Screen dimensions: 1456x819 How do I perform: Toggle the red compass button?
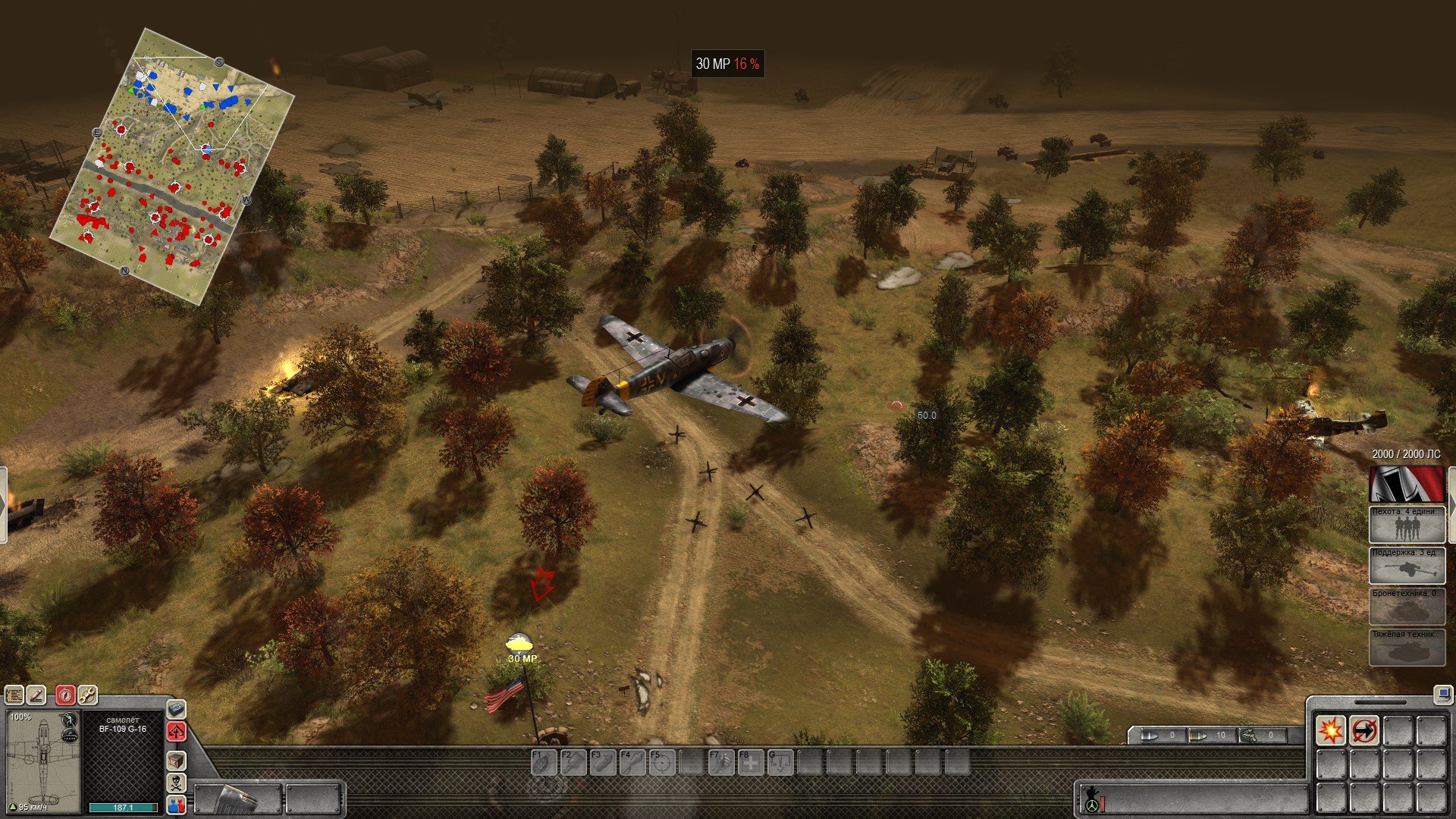pyautogui.click(x=66, y=695)
